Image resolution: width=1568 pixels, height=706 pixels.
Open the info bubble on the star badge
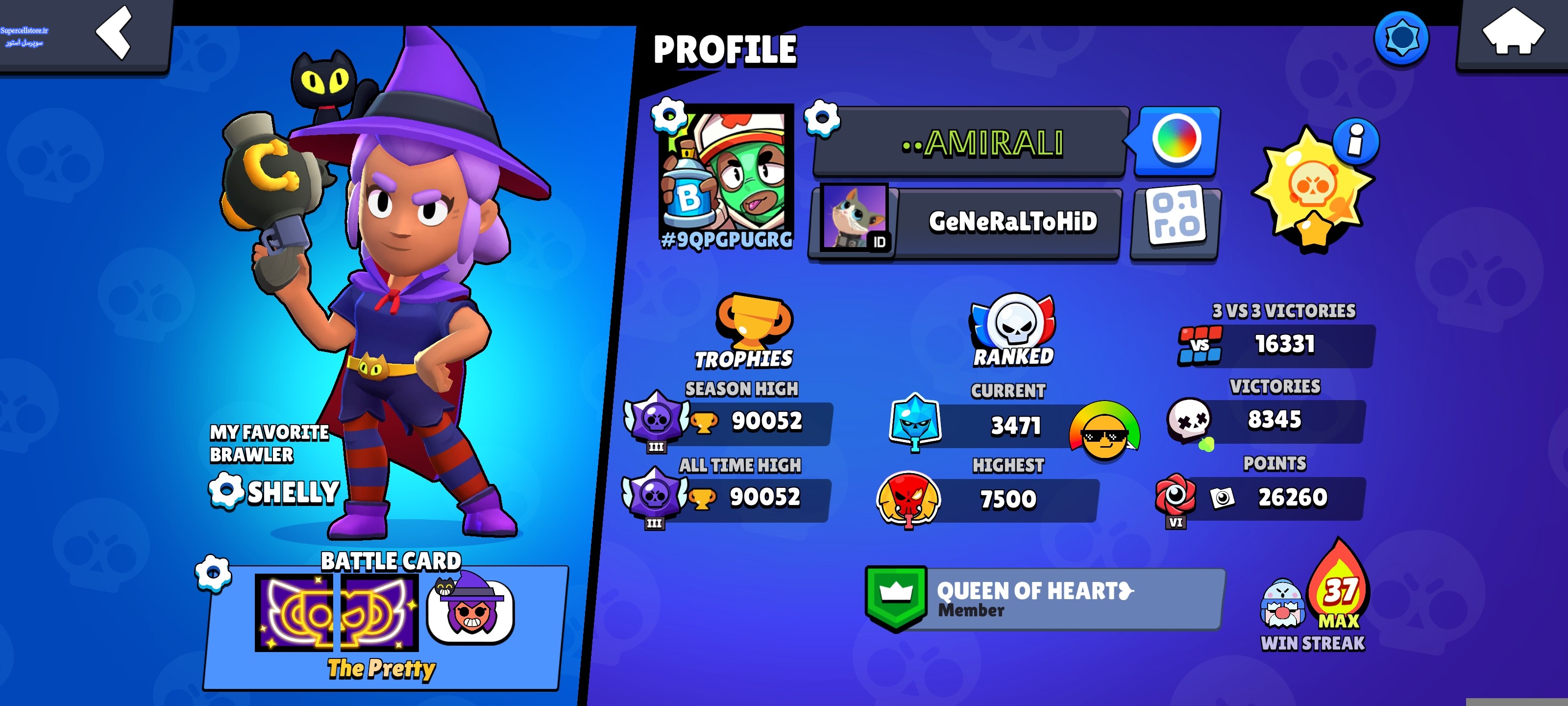(1355, 140)
